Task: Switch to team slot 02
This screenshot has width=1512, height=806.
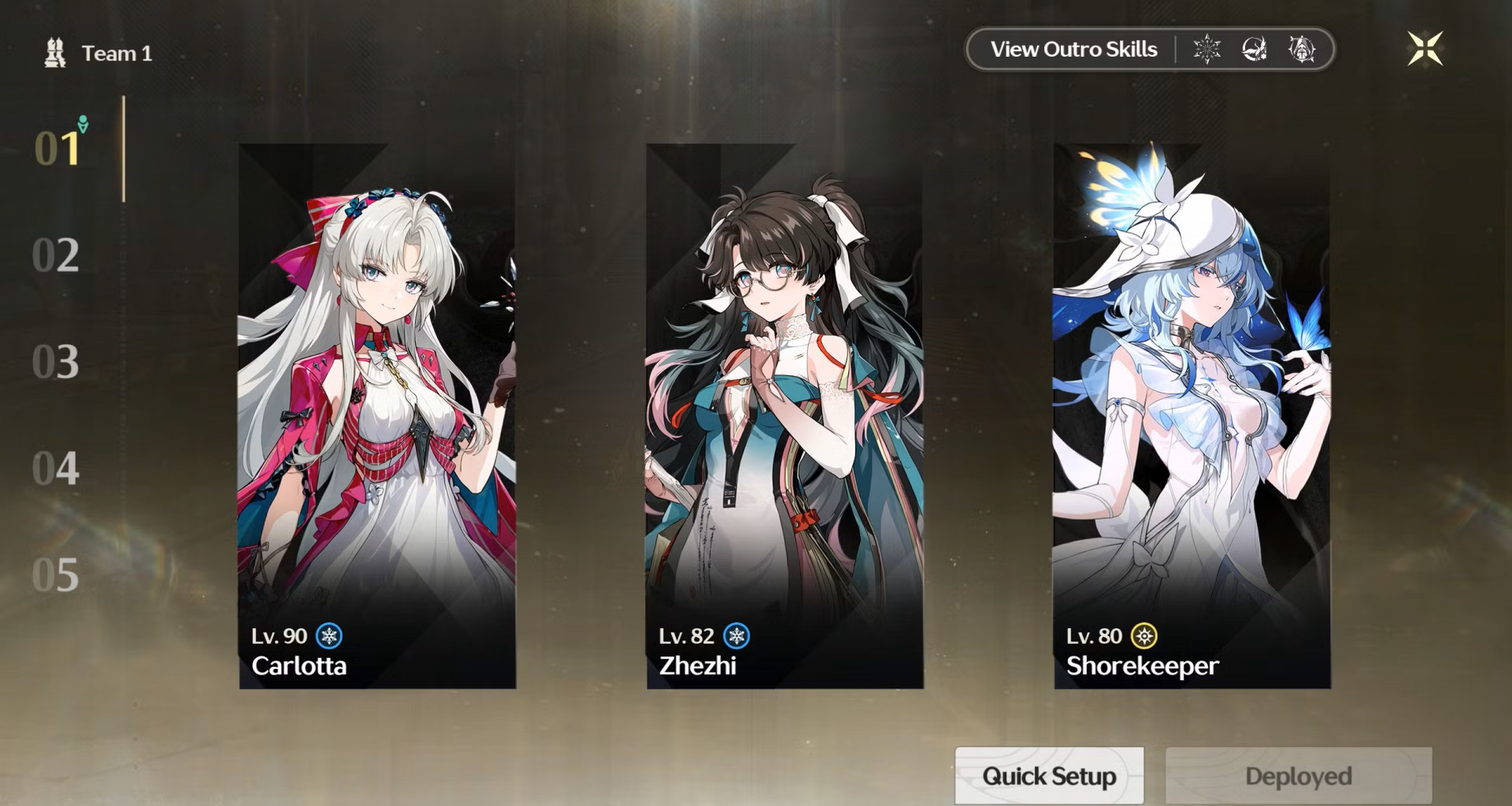Action: 56,255
